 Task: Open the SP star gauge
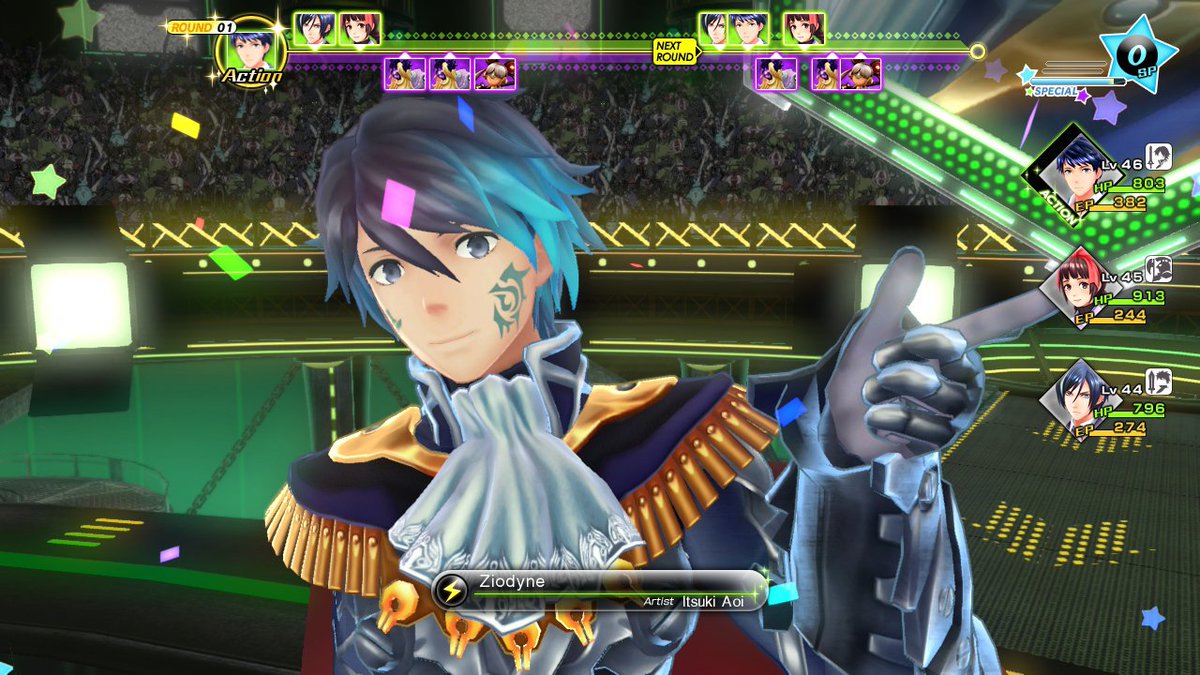(1138, 55)
